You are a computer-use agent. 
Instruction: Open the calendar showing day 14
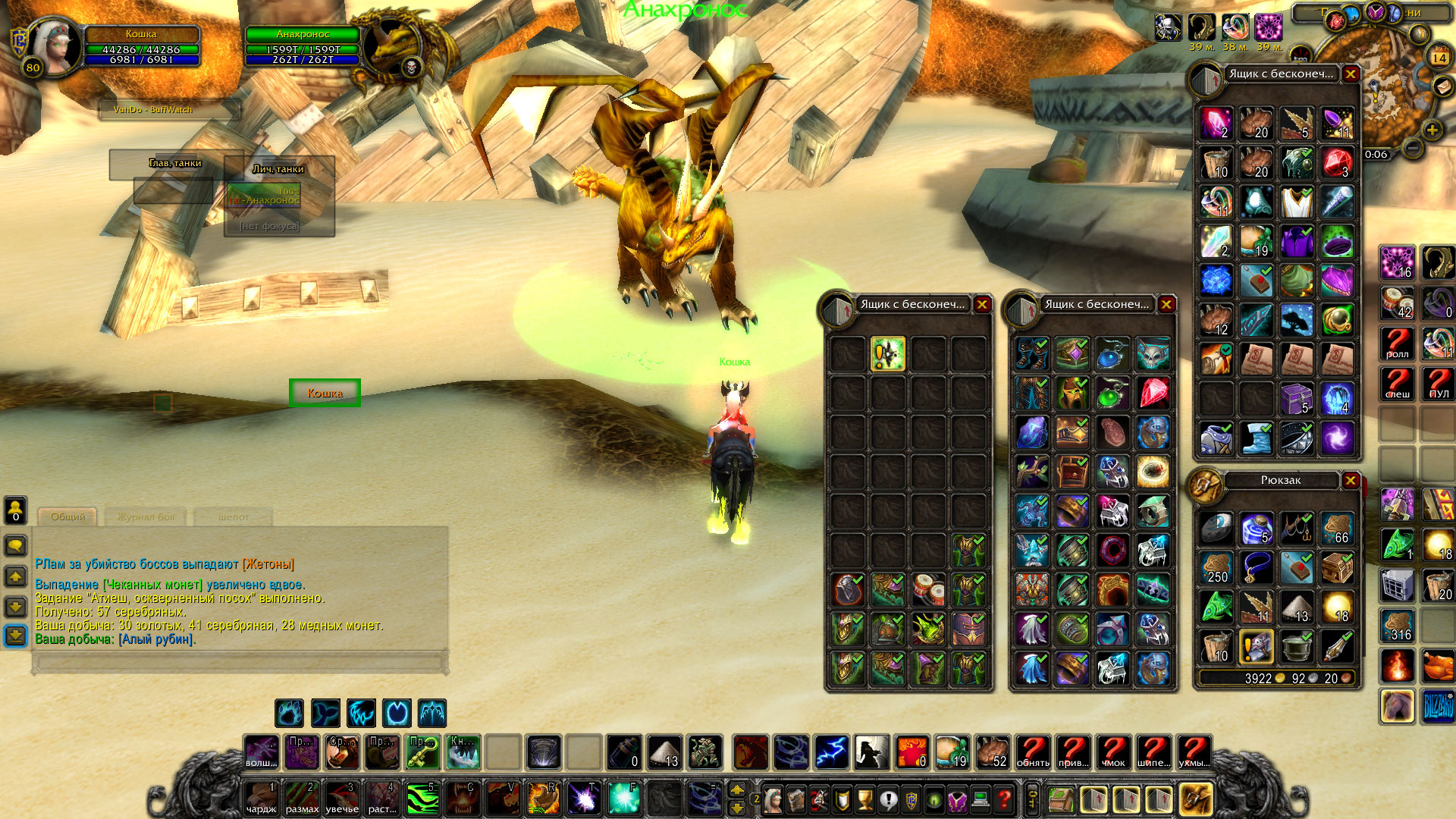(1439, 58)
